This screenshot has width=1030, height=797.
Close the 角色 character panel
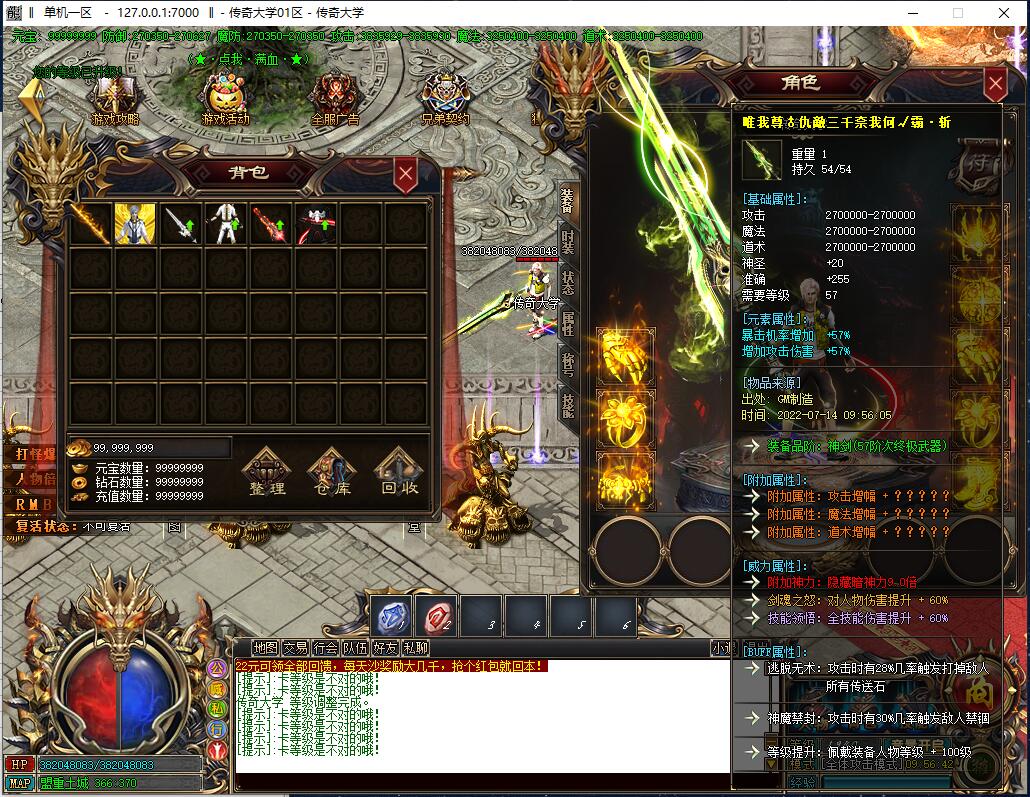point(994,84)
